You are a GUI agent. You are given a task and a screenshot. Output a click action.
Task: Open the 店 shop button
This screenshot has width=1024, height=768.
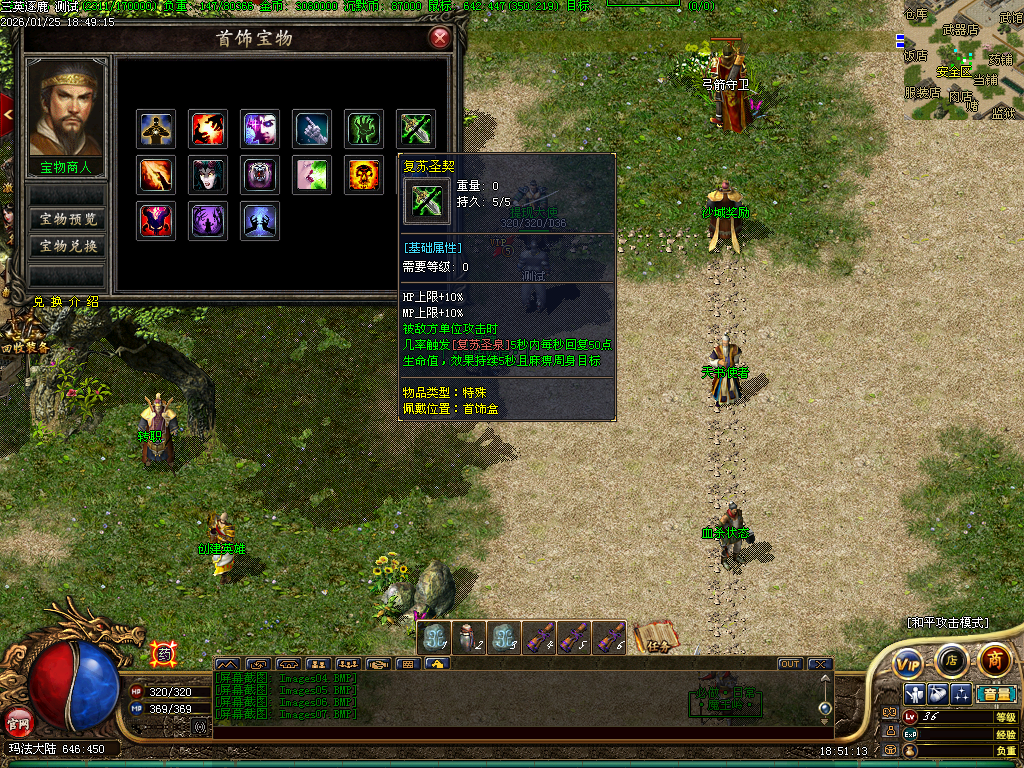[951, 660]
